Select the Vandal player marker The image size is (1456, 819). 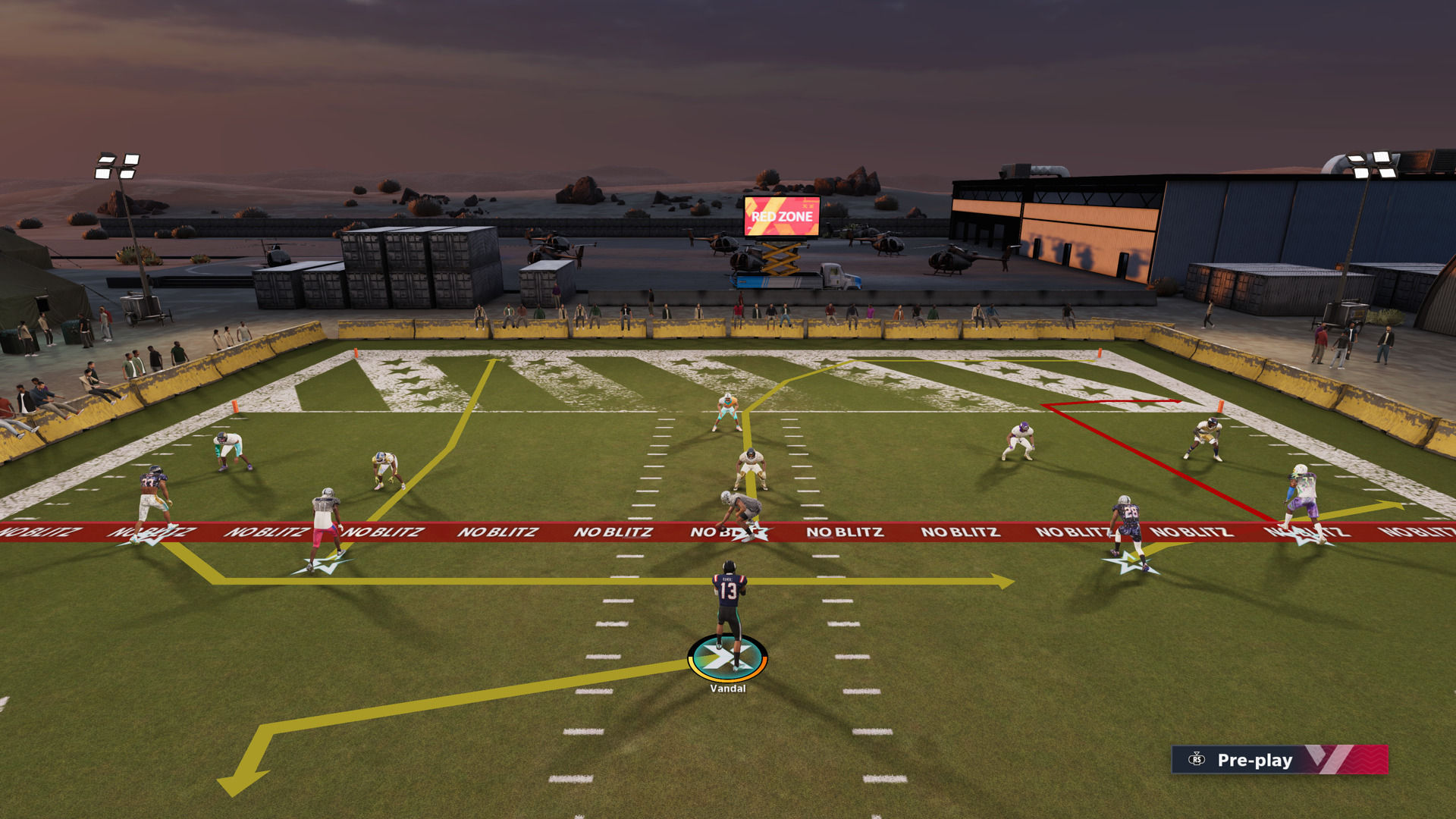727,658
